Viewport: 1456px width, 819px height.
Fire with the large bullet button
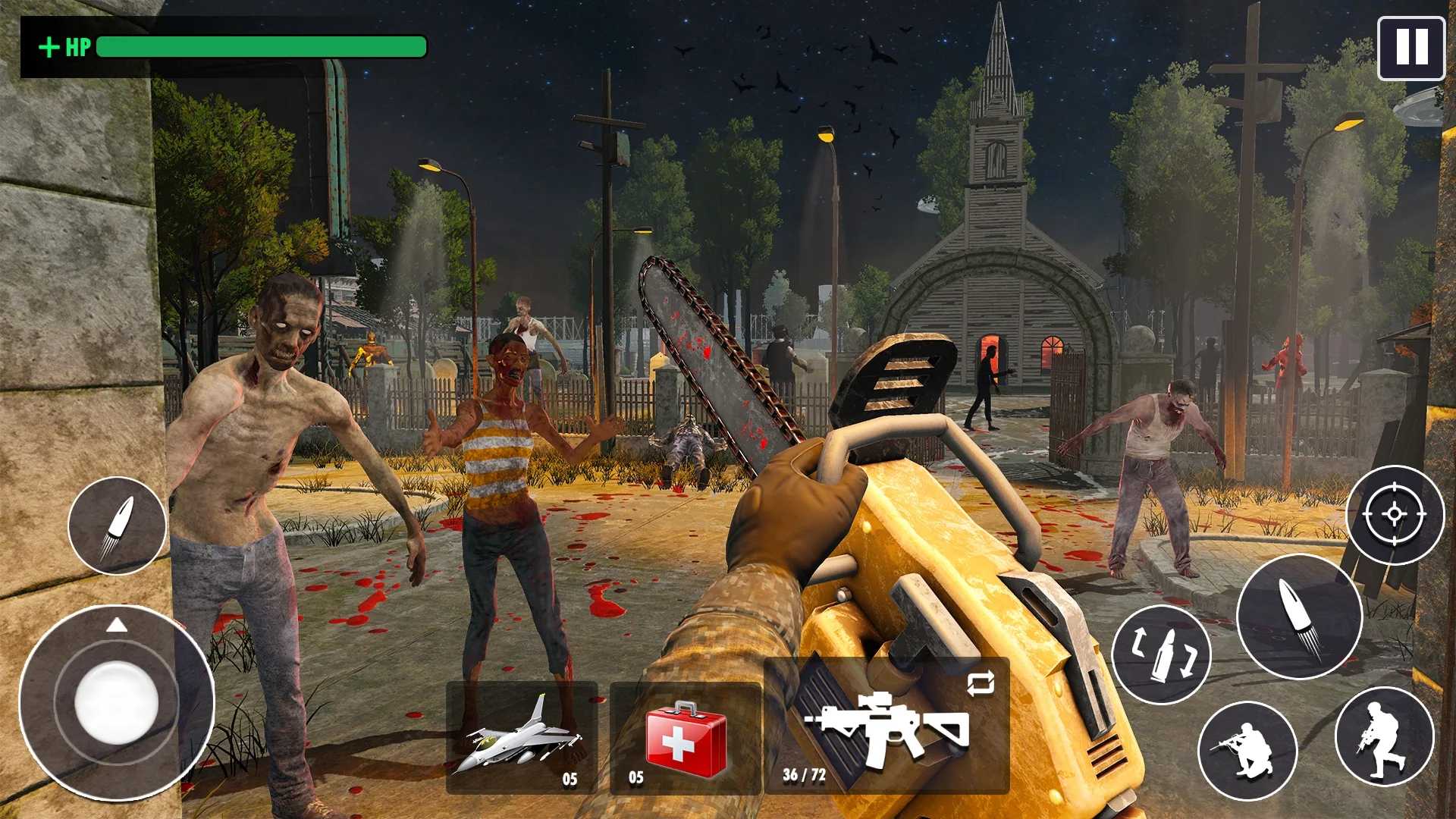1299,616
